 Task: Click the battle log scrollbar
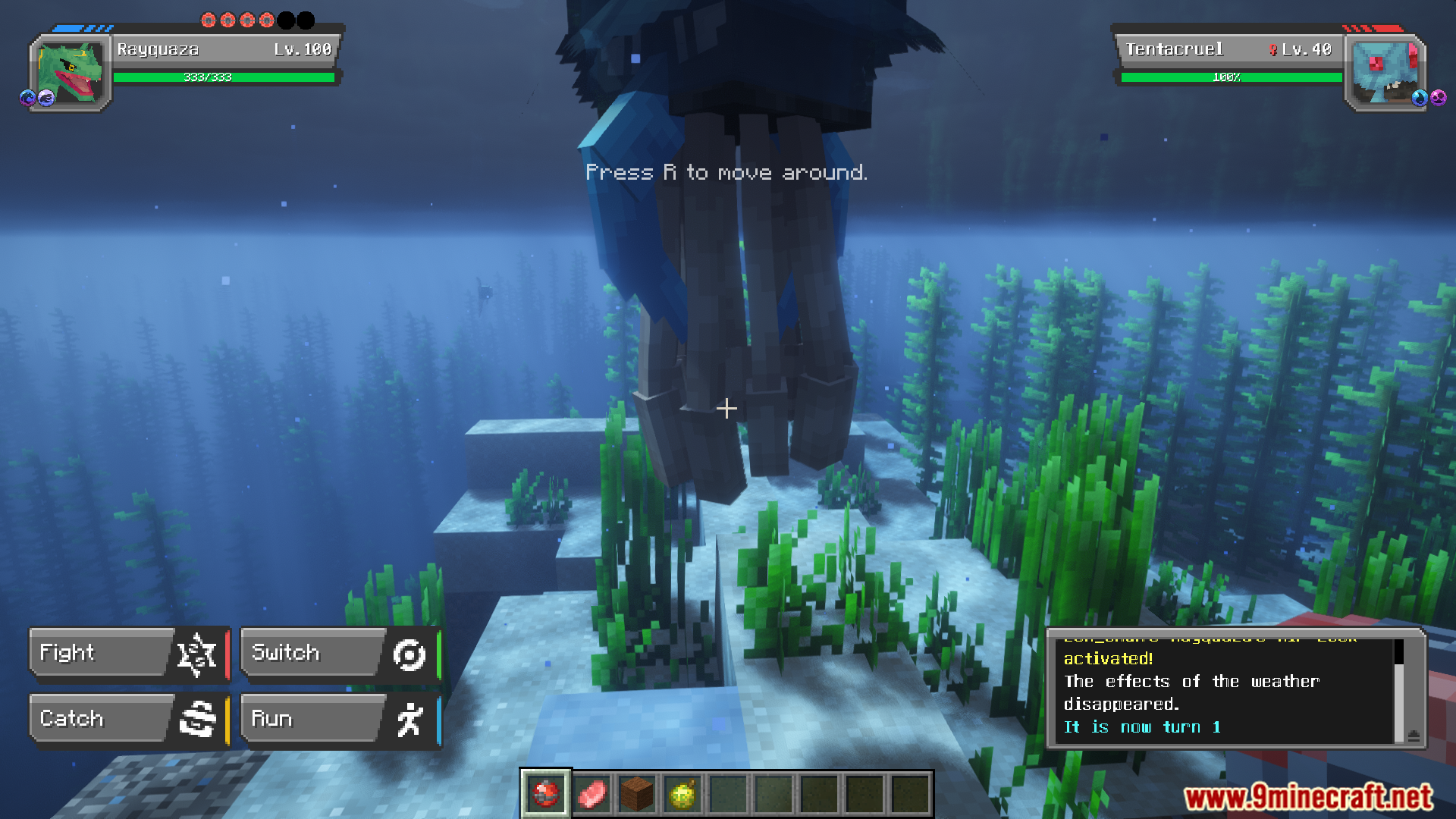(1399, 689)
